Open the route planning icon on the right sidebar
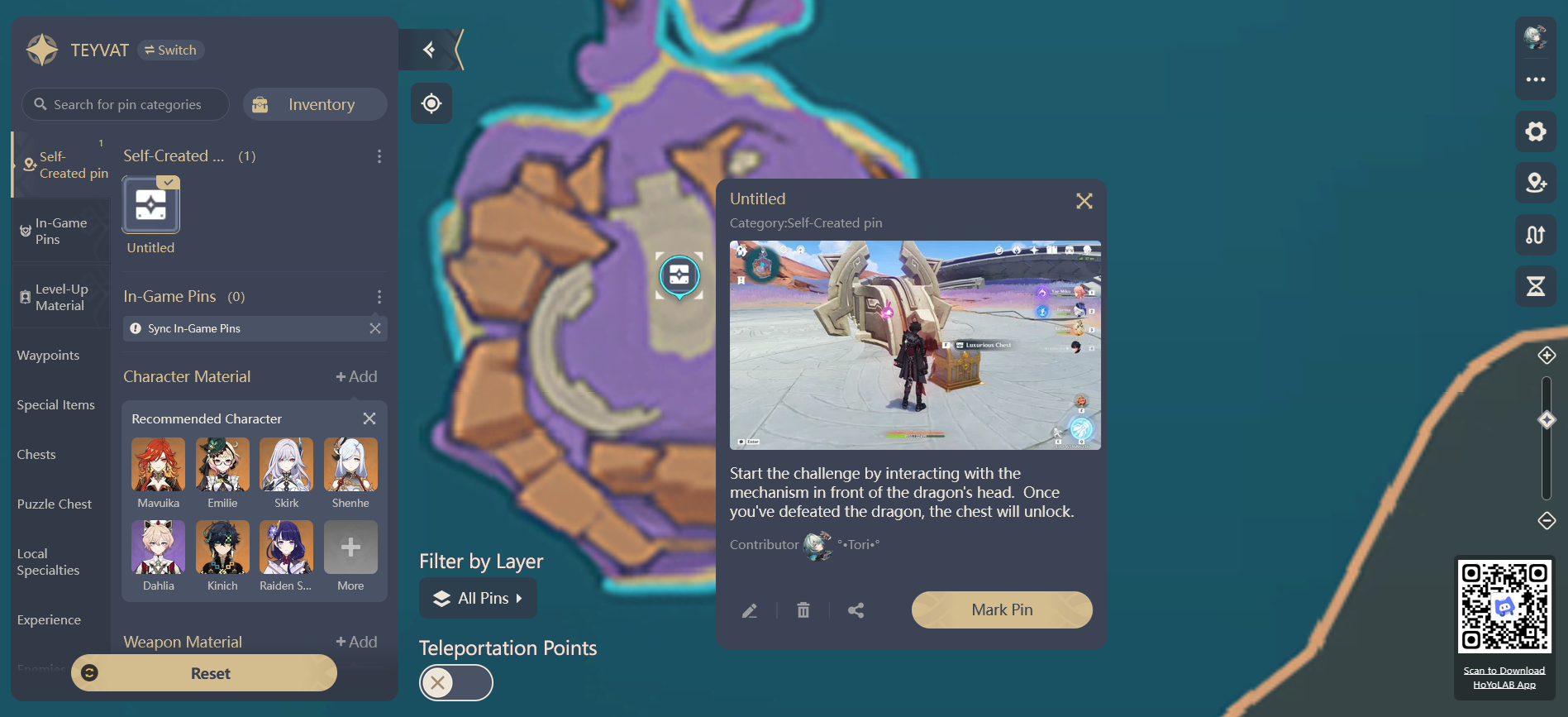 coord(1535,235)
